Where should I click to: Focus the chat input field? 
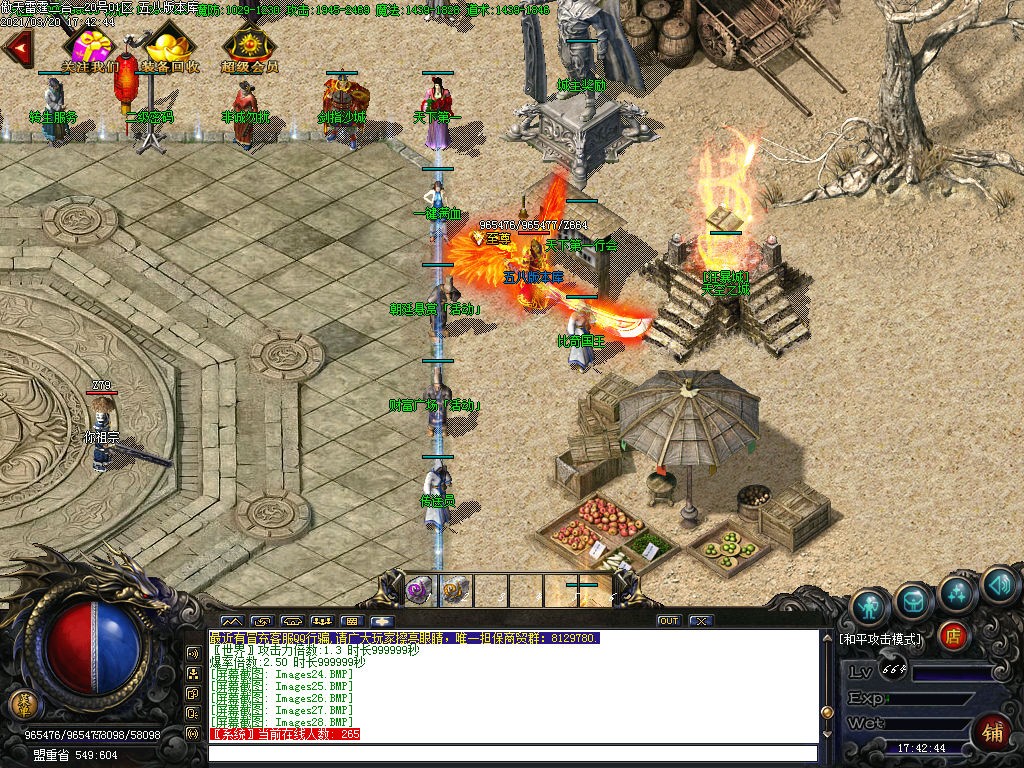pos(512,753)
